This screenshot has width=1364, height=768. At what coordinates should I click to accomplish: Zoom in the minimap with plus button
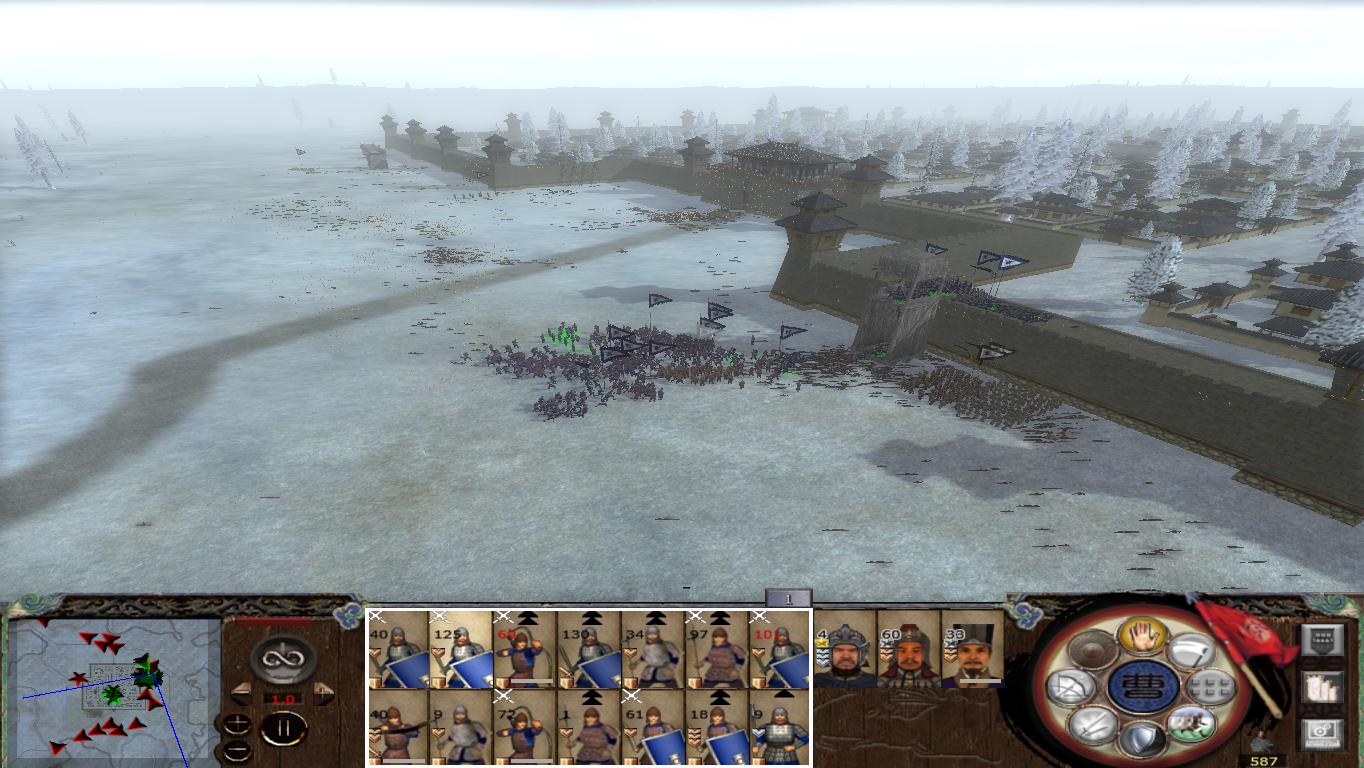point(237,722)
